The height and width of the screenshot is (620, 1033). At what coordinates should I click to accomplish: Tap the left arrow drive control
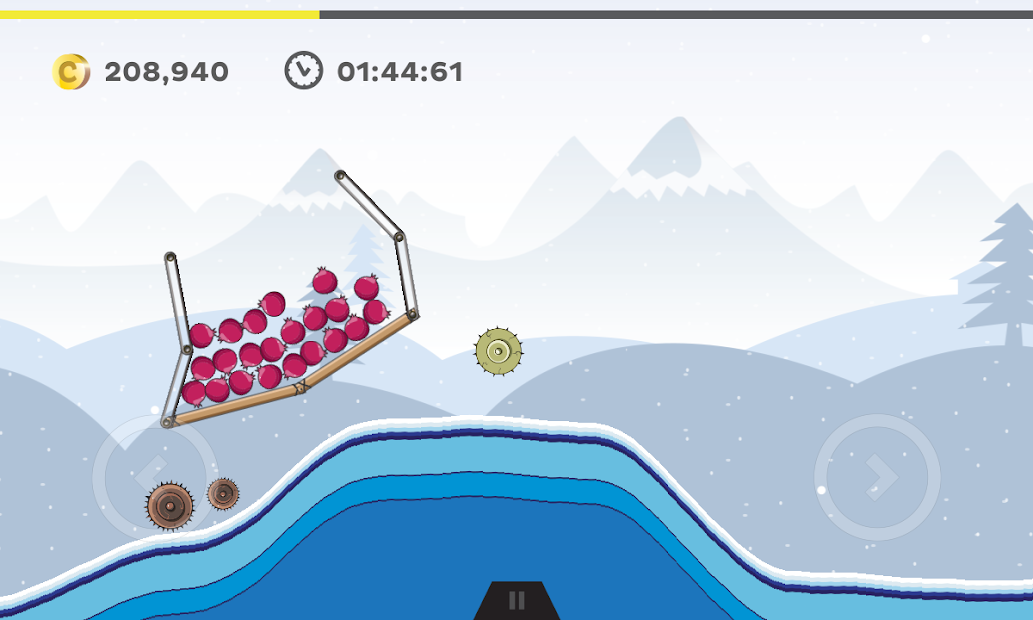click(153, 476)
